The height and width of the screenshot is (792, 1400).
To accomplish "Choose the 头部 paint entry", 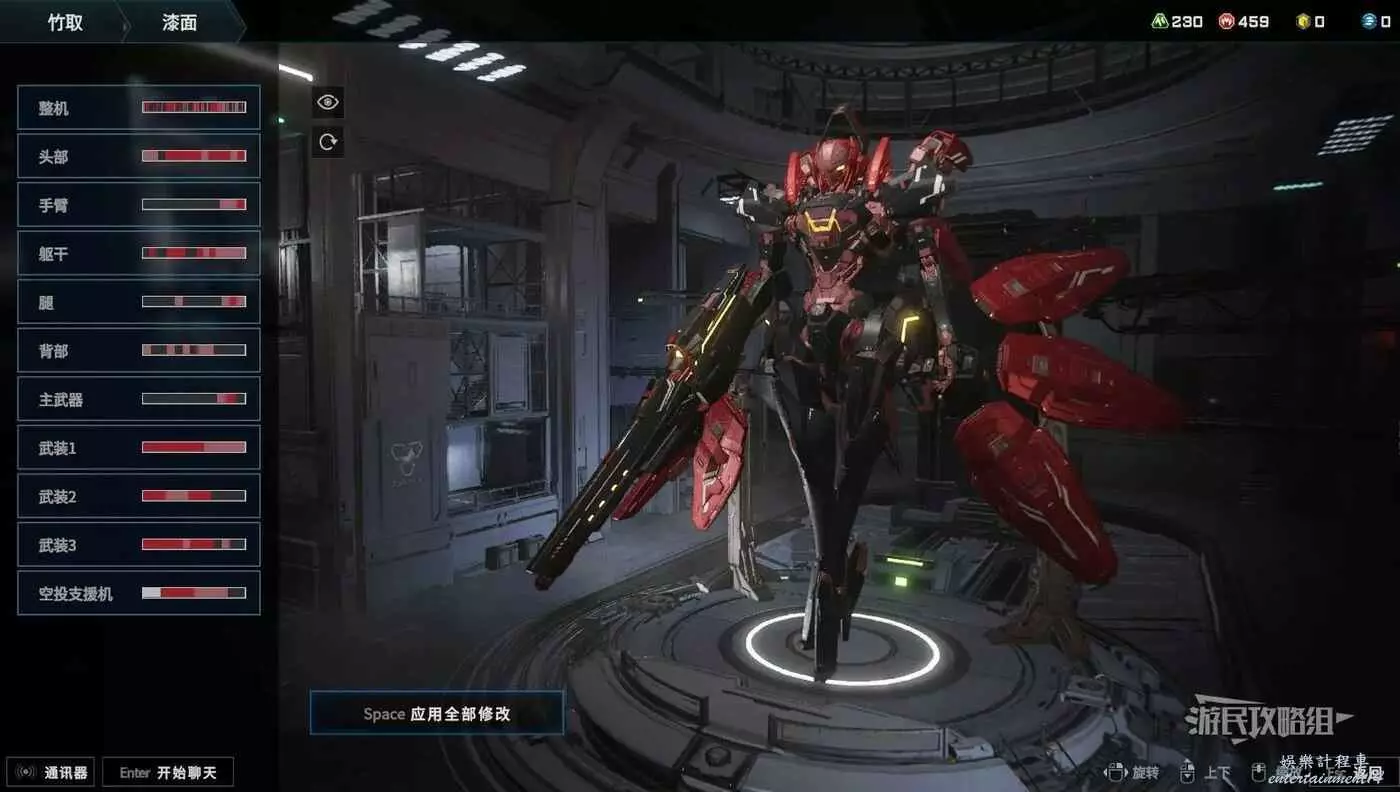I will click(x=138, y=156).
